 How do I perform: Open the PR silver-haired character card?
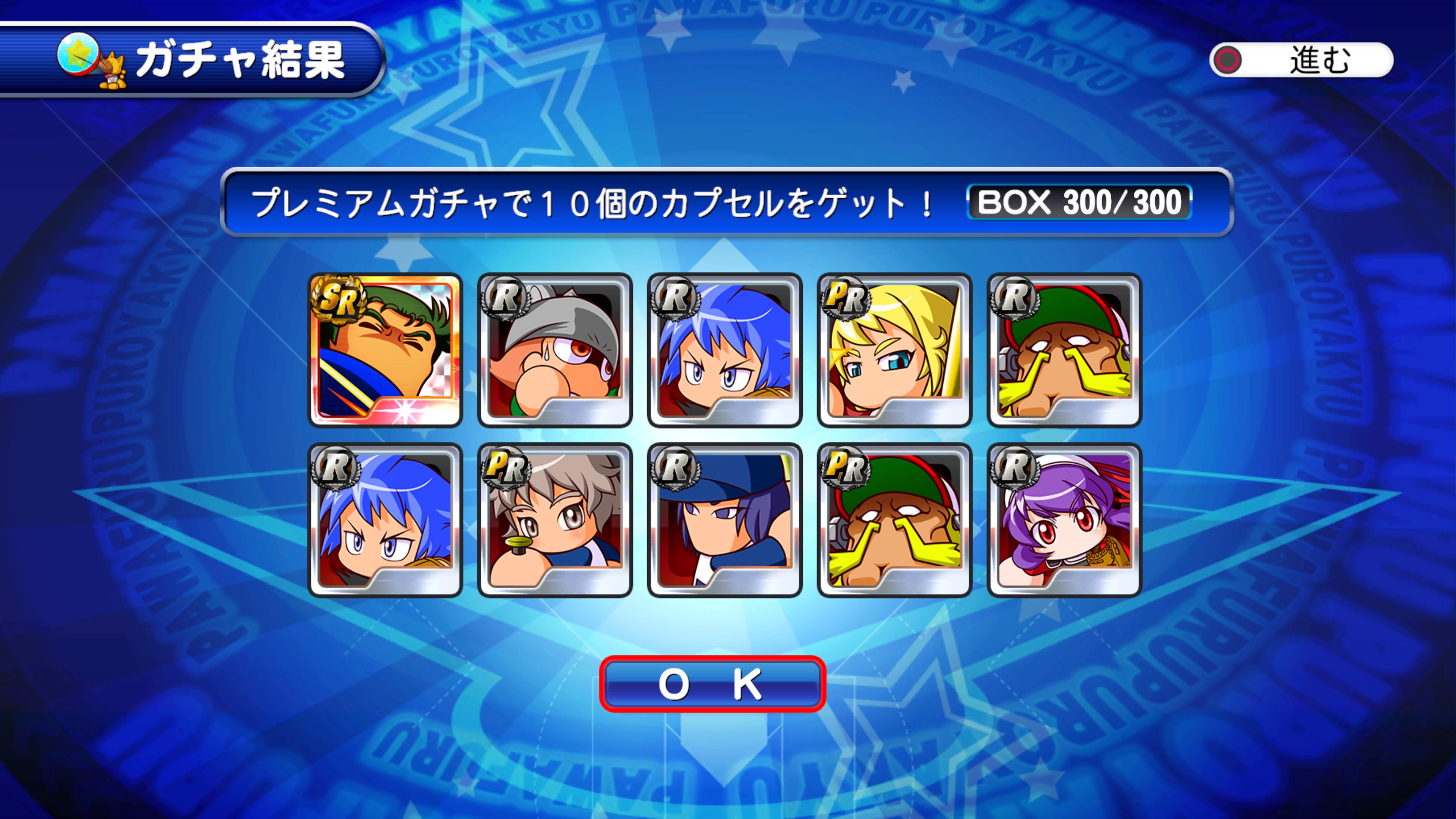[555, 520]
